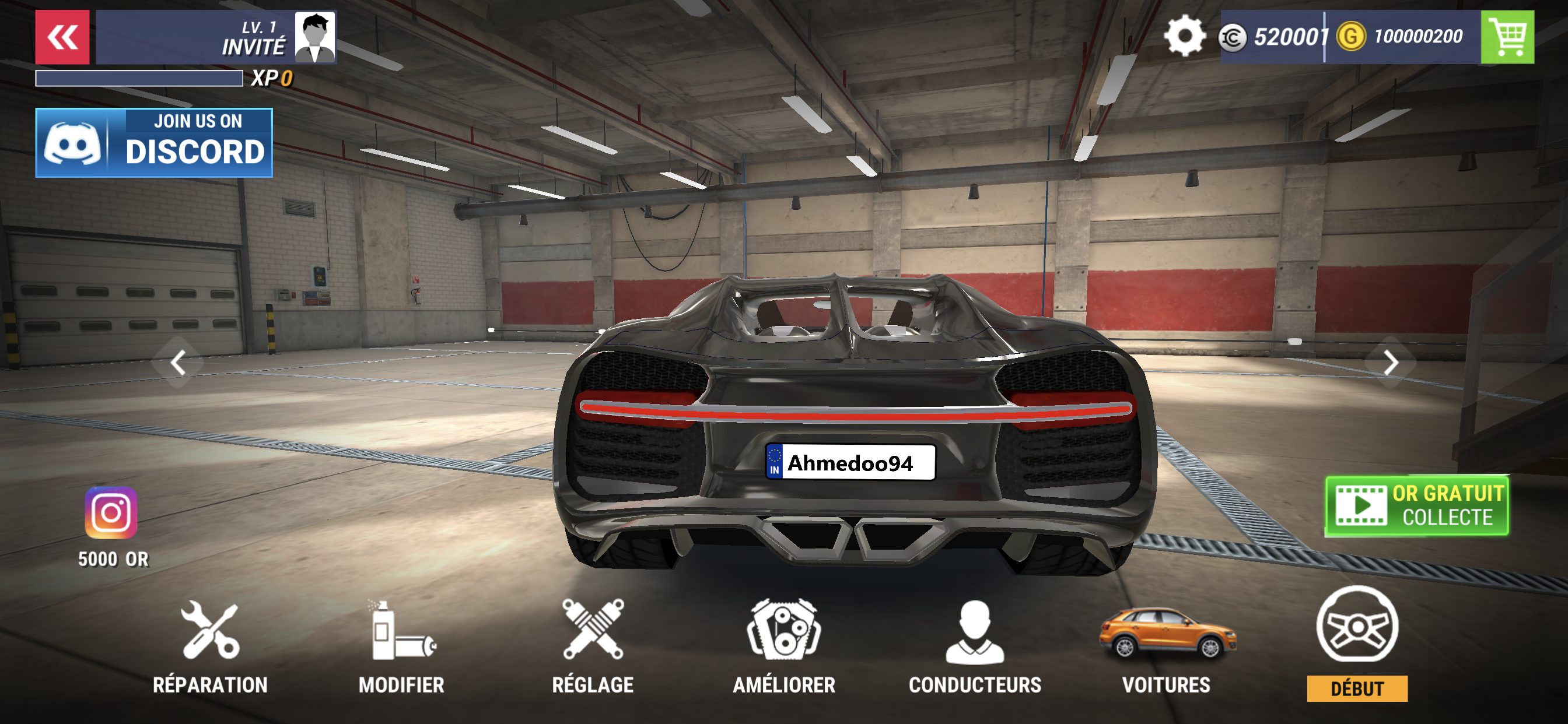Show the next car with right arrow
1568x724 pixels.
click(x=1390, y=363)
